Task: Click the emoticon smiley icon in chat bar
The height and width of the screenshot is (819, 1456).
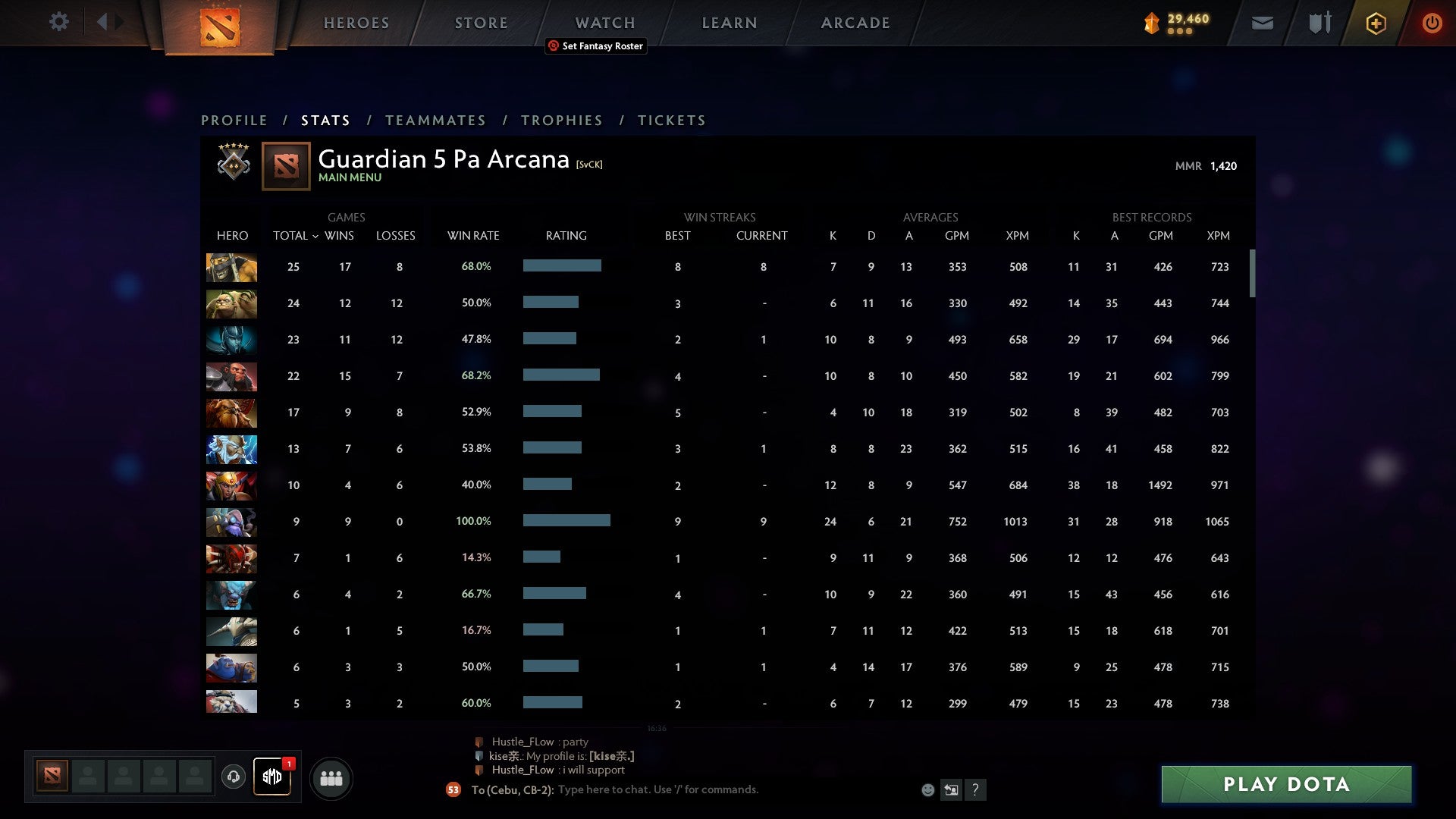Action: pyautogui.click(x=927, y=789)
